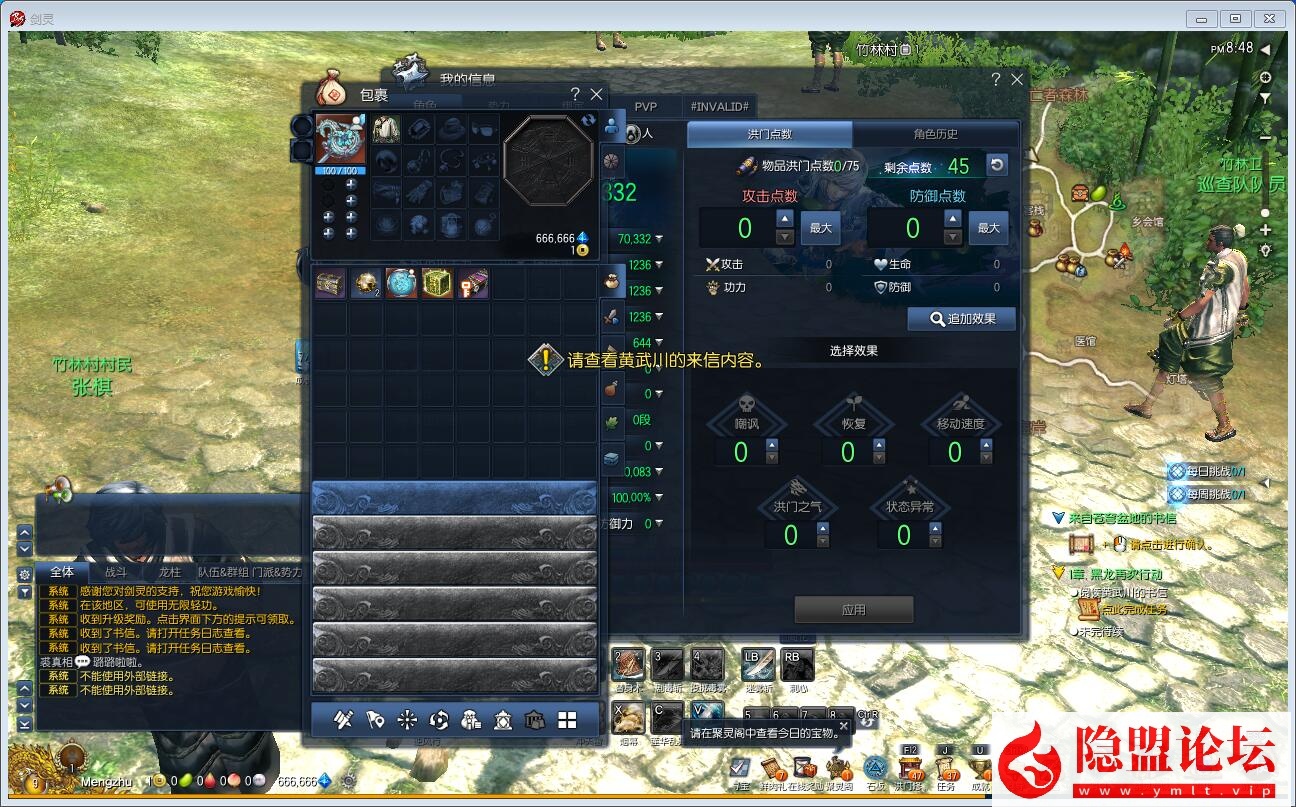Image resolution: width=1296 pixels, height=807 pixels.
Task: Dismiss the 聚灵阁 treasure tooltip
Action: coord(843,725)
